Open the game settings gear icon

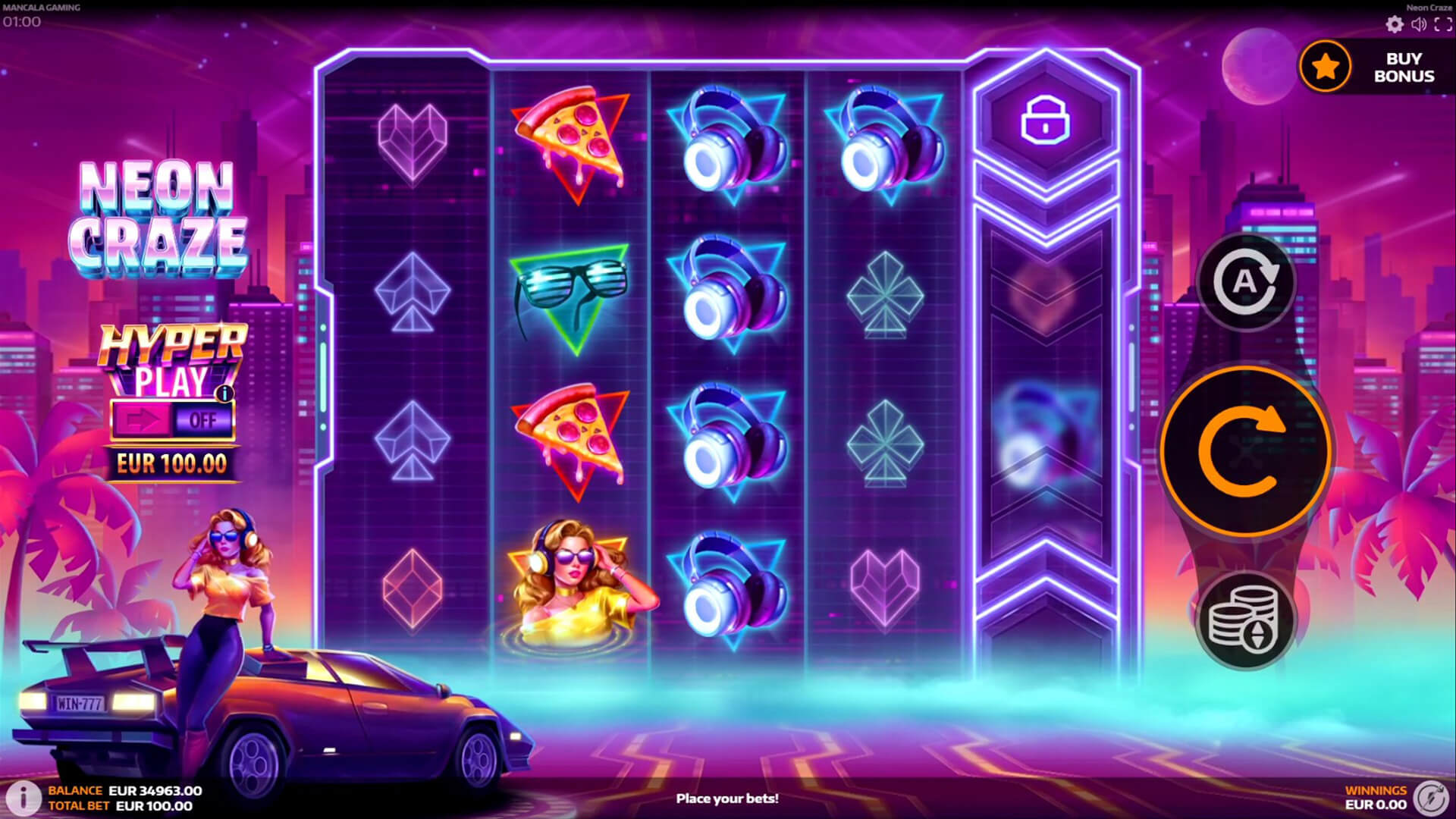pyautogui.click(x=1394, y=25)
